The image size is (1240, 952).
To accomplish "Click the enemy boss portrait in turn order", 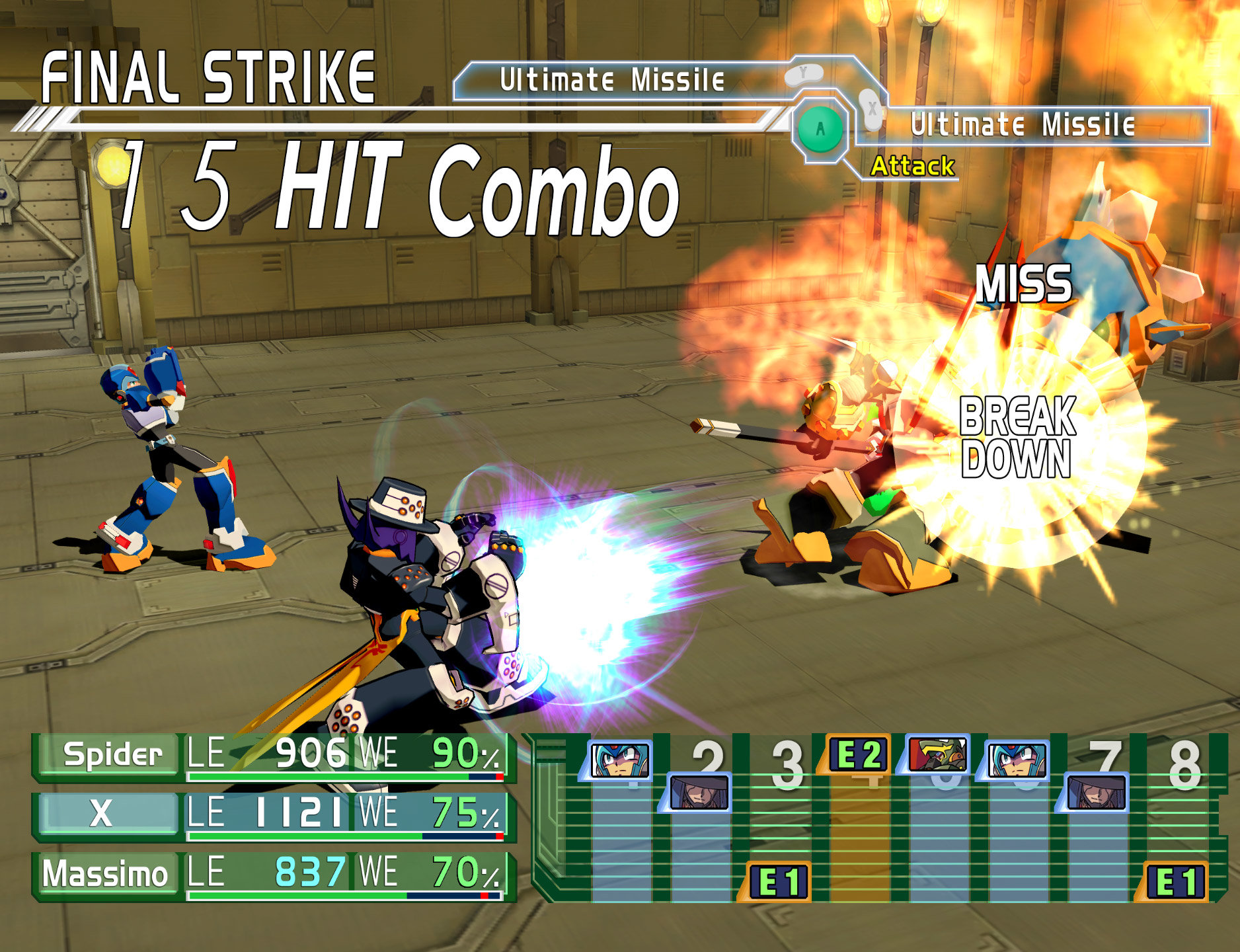I will coord(937,754).
